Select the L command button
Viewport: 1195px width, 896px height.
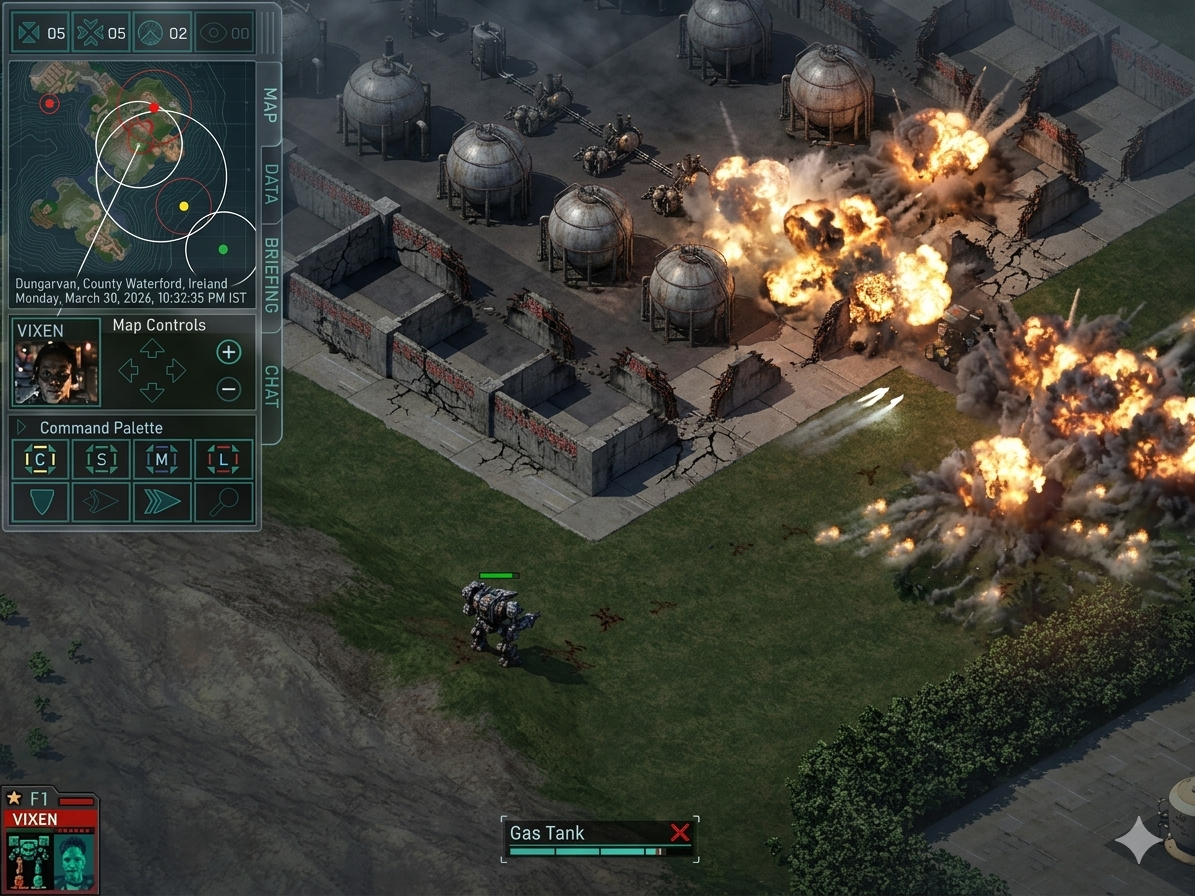pyautogui.click(x=223, y=460)
